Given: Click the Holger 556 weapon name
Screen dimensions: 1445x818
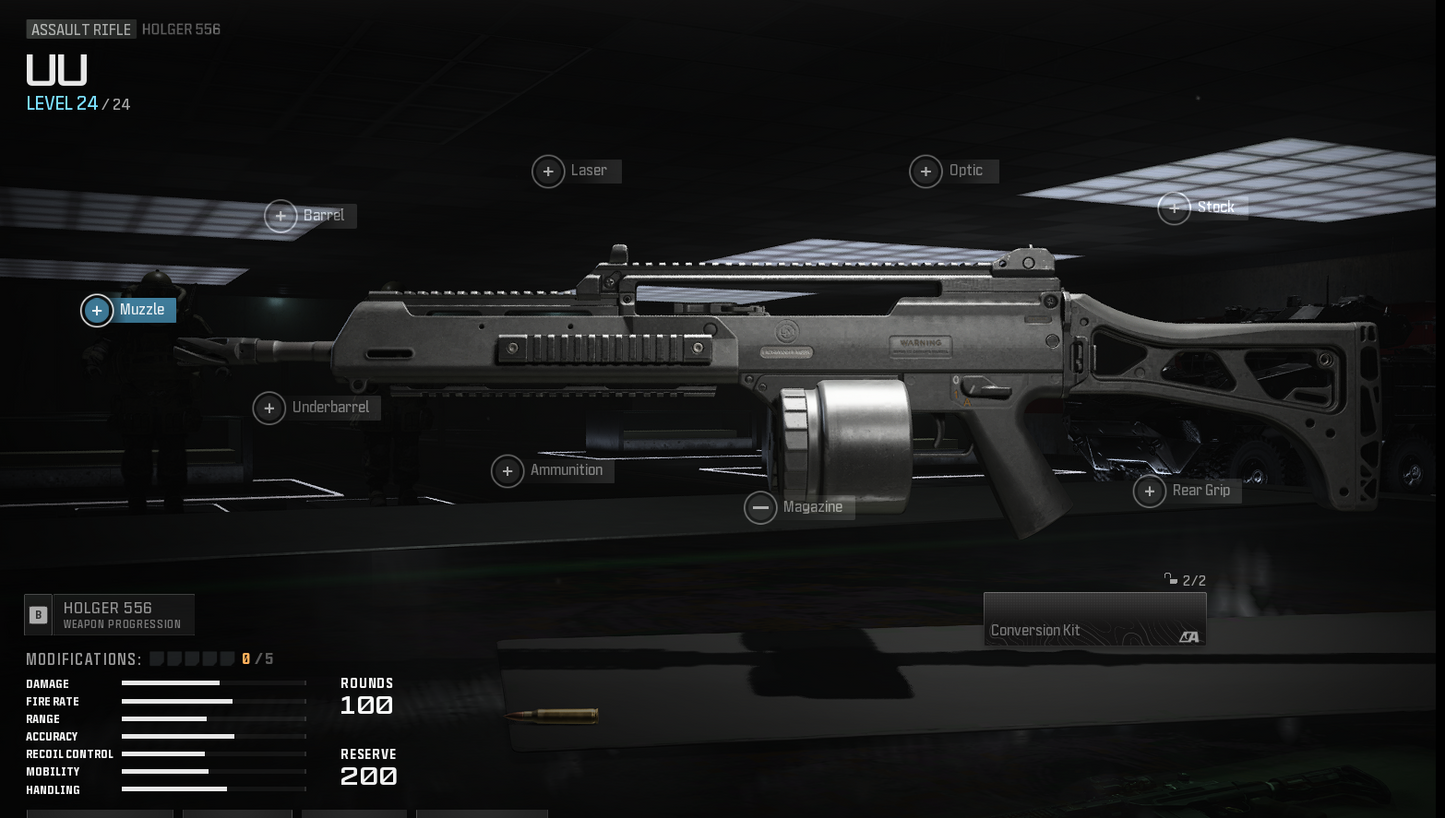Looking at the screenshot, I should click(x=180, y=28).
